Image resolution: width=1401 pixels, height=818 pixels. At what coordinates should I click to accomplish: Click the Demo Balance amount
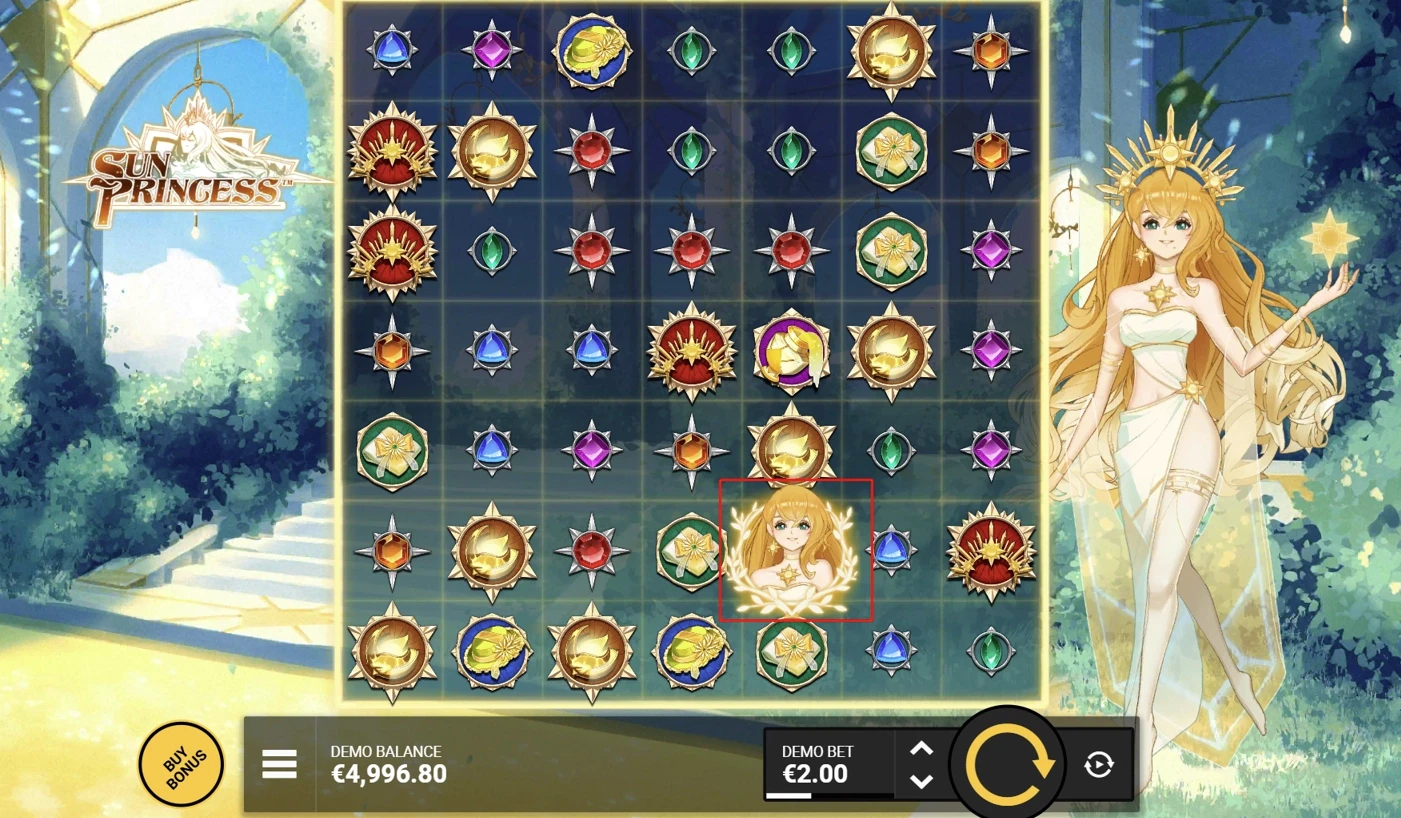(389, 772)
